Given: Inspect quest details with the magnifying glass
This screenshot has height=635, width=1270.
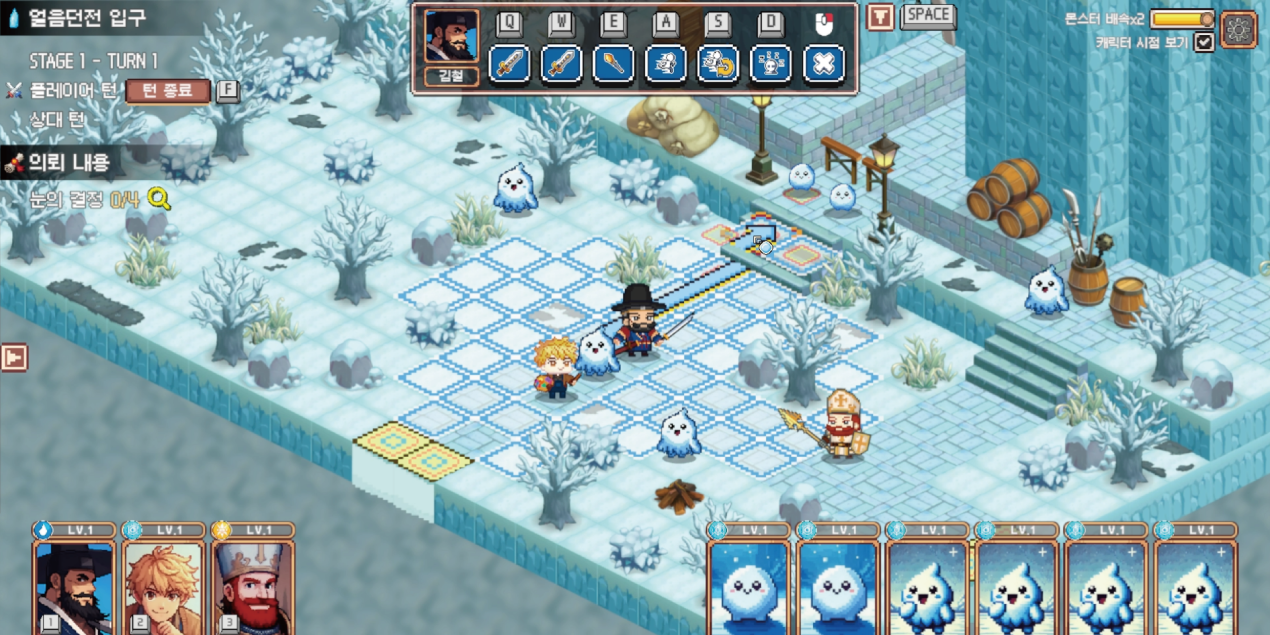Looking at the screenshot, I should click(158, 199).
